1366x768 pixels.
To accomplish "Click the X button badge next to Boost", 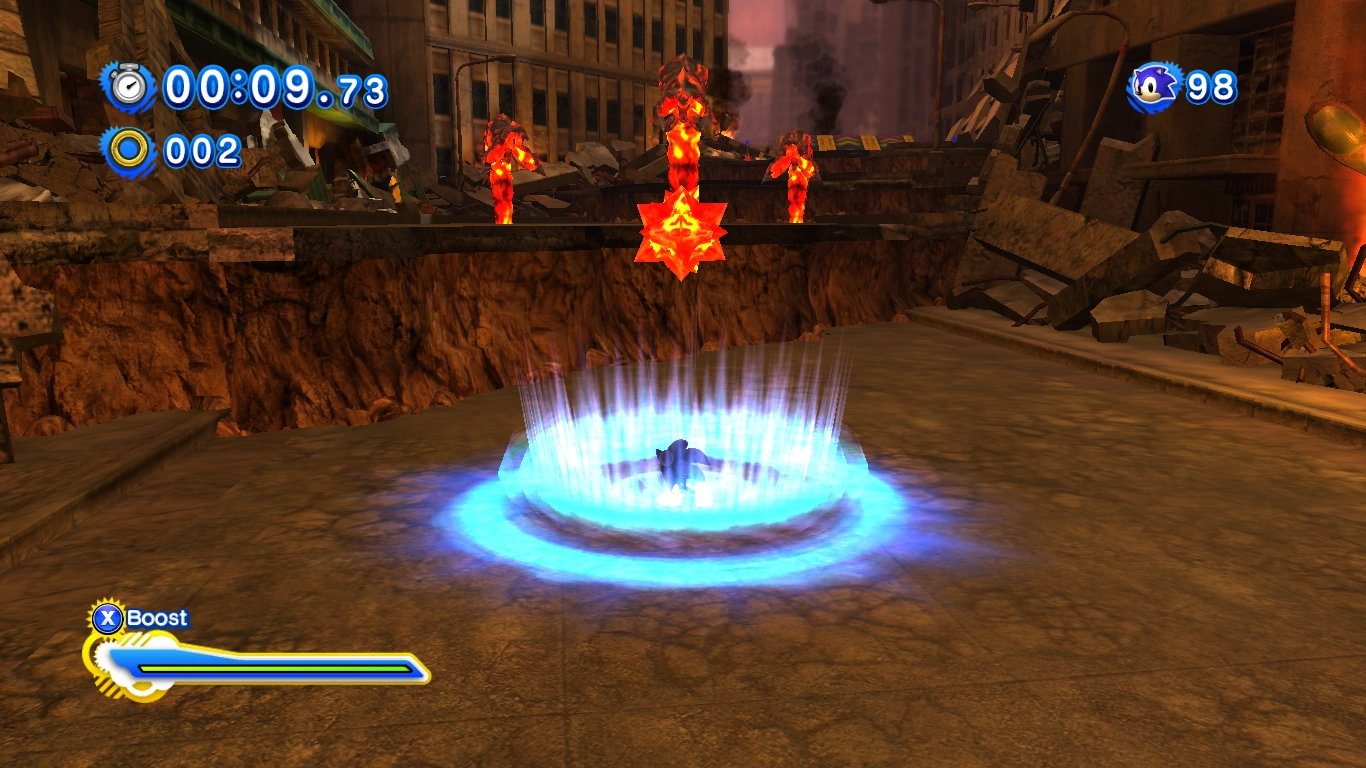I will [x=110, y=618].
